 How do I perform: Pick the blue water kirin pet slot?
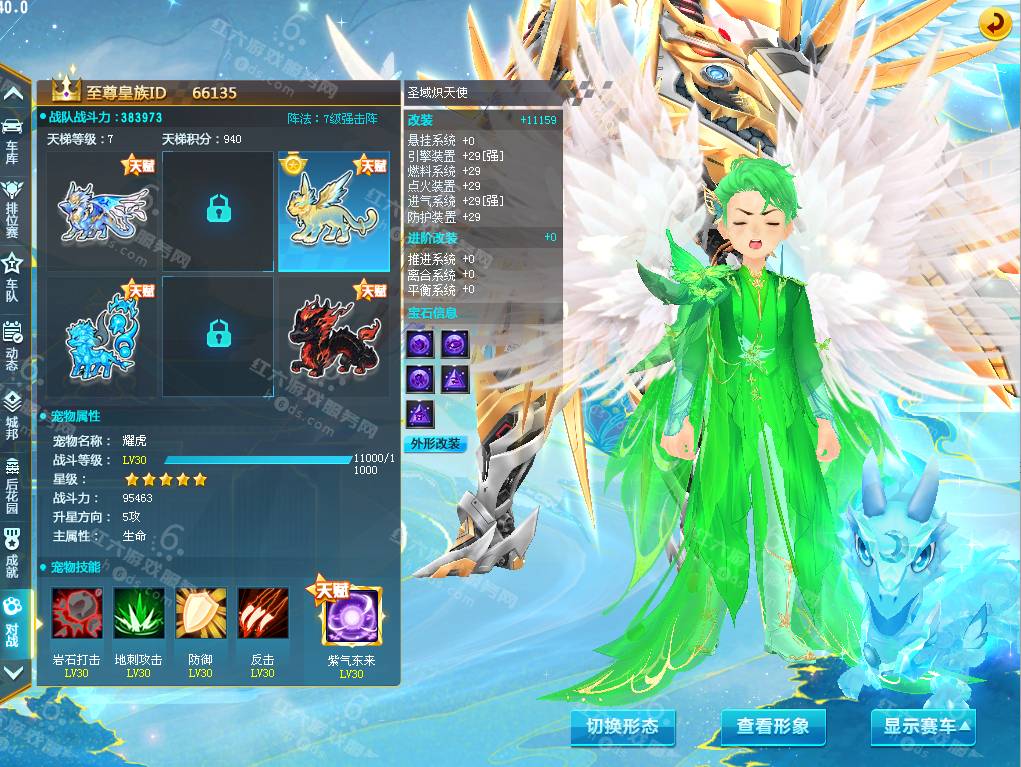tap(103, 336)
